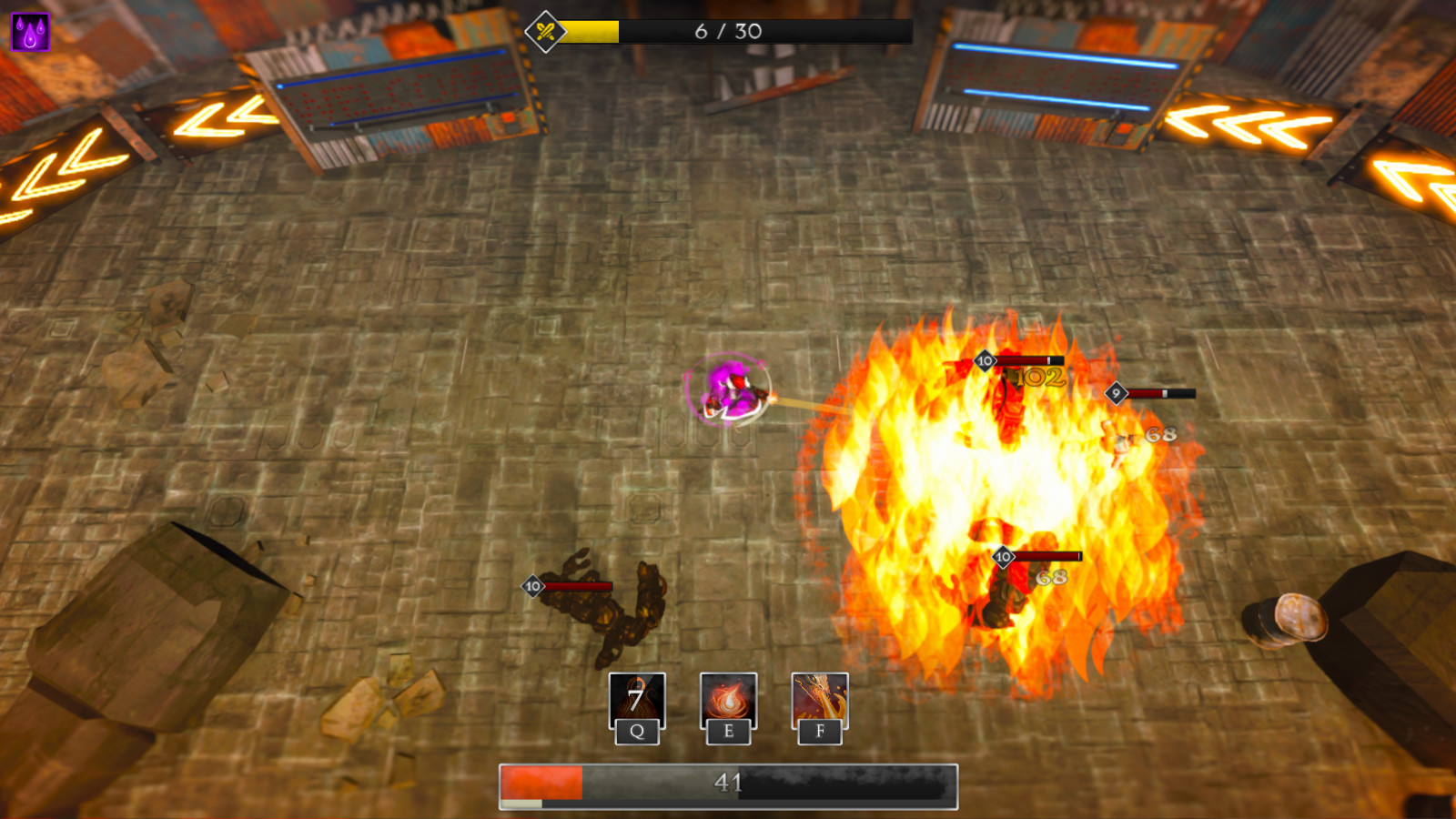Click the E keybind label
Screen dimensions: 1456x819
(x=728, y=731)
